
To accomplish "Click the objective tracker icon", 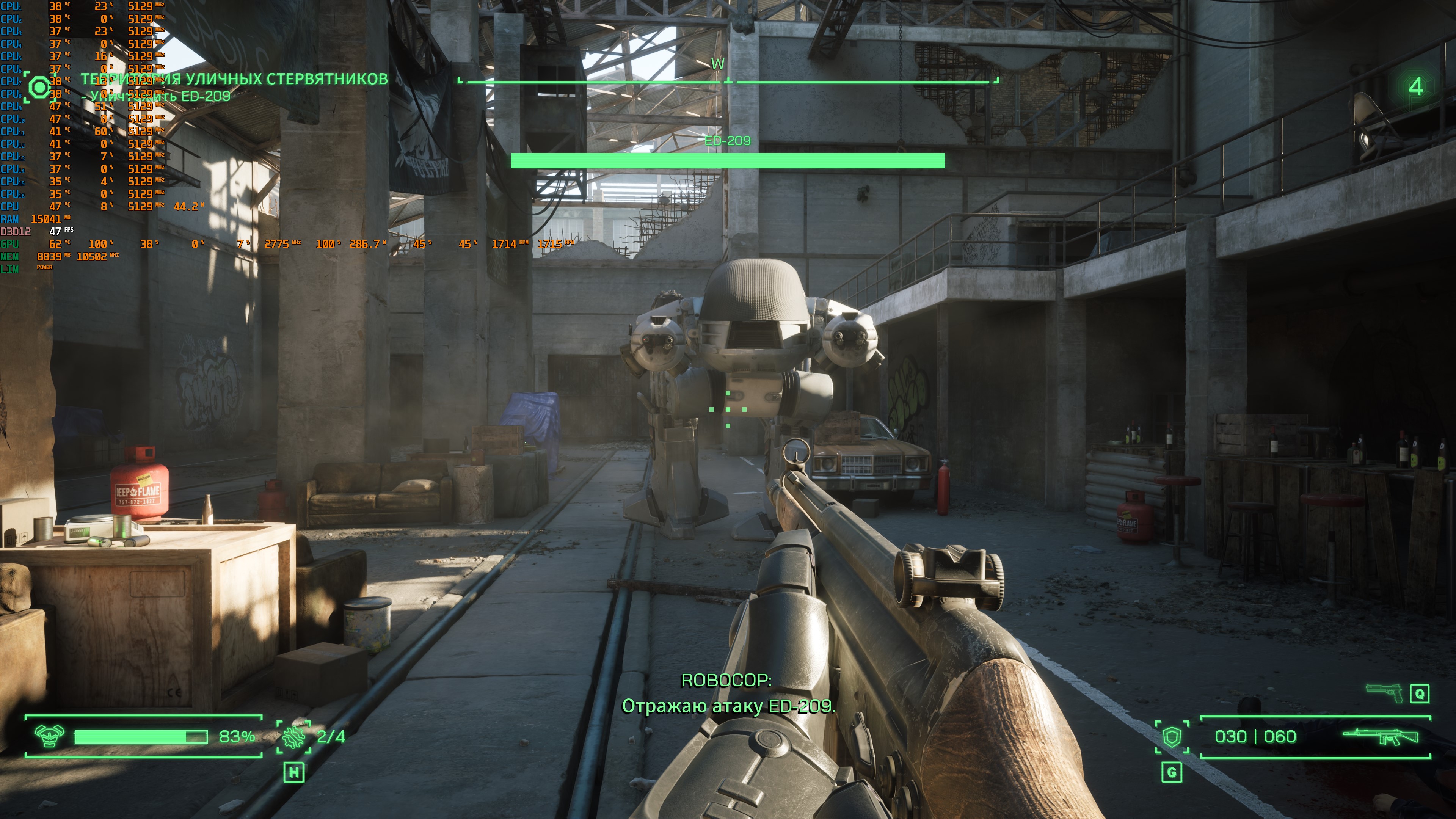I will pos(39,88).
